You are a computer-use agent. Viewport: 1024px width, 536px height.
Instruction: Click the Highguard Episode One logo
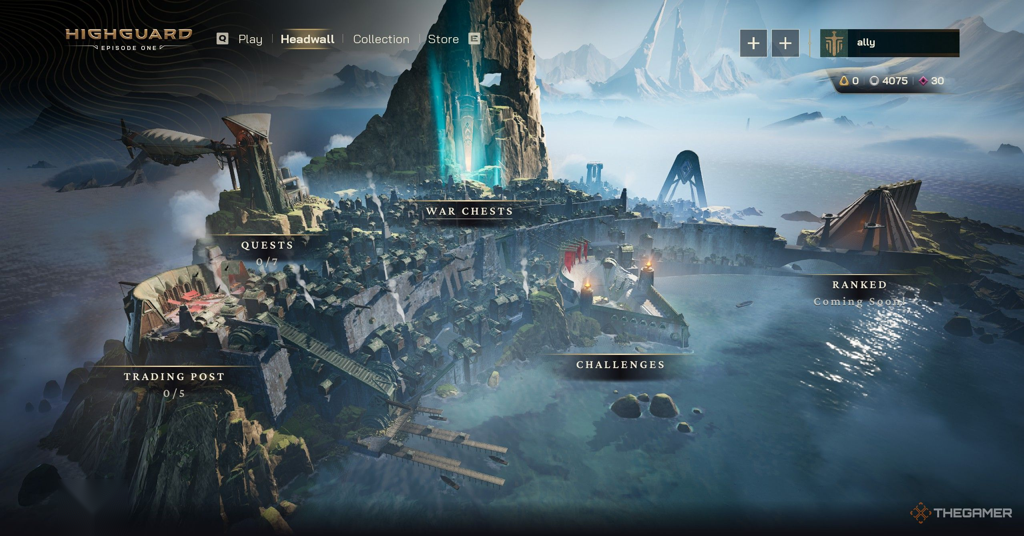(x=128, y=39)
